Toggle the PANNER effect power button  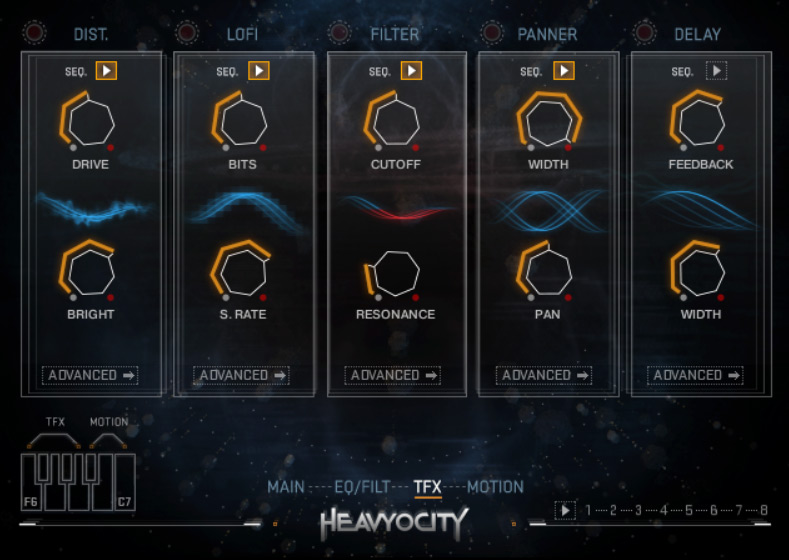coord(491,33)
